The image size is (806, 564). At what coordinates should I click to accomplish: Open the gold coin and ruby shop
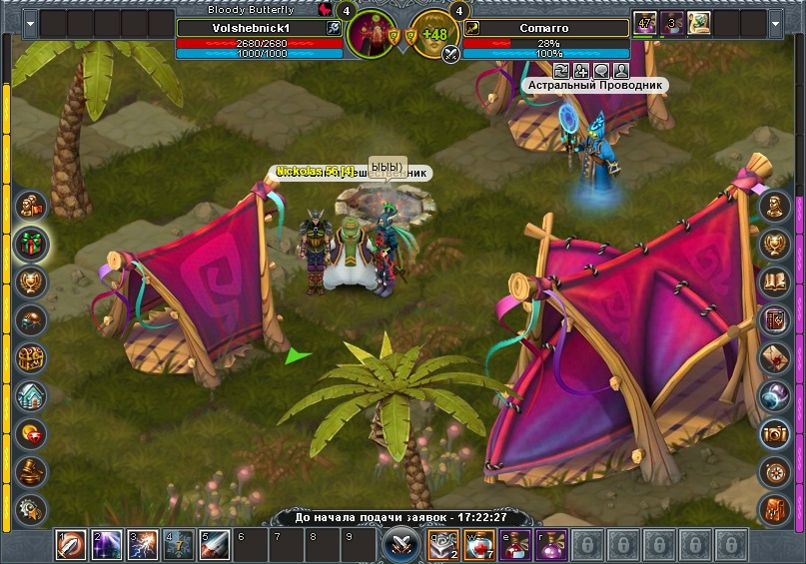coord(31,433)
